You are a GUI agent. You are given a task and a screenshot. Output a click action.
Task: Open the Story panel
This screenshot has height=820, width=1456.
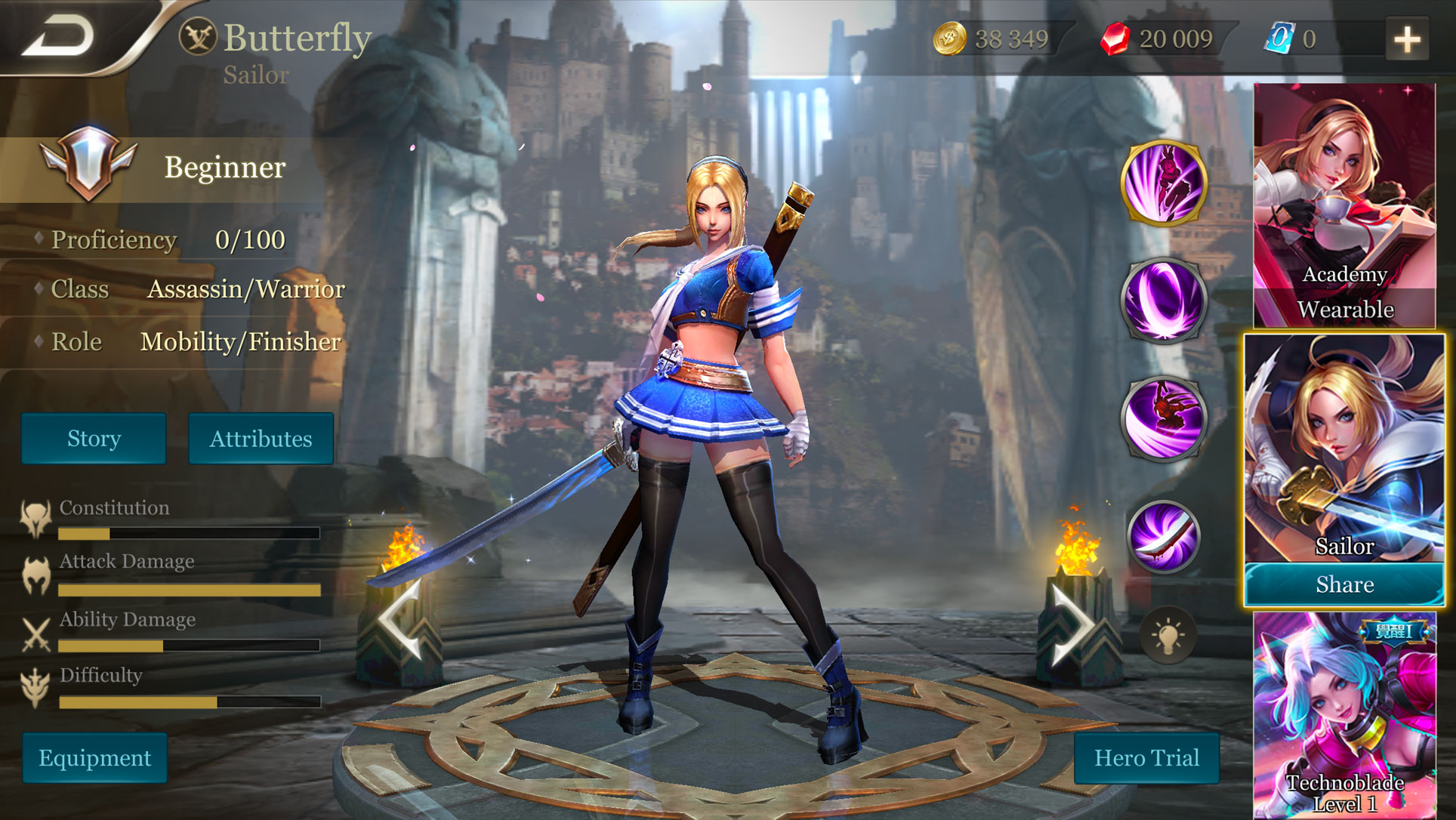94,438
